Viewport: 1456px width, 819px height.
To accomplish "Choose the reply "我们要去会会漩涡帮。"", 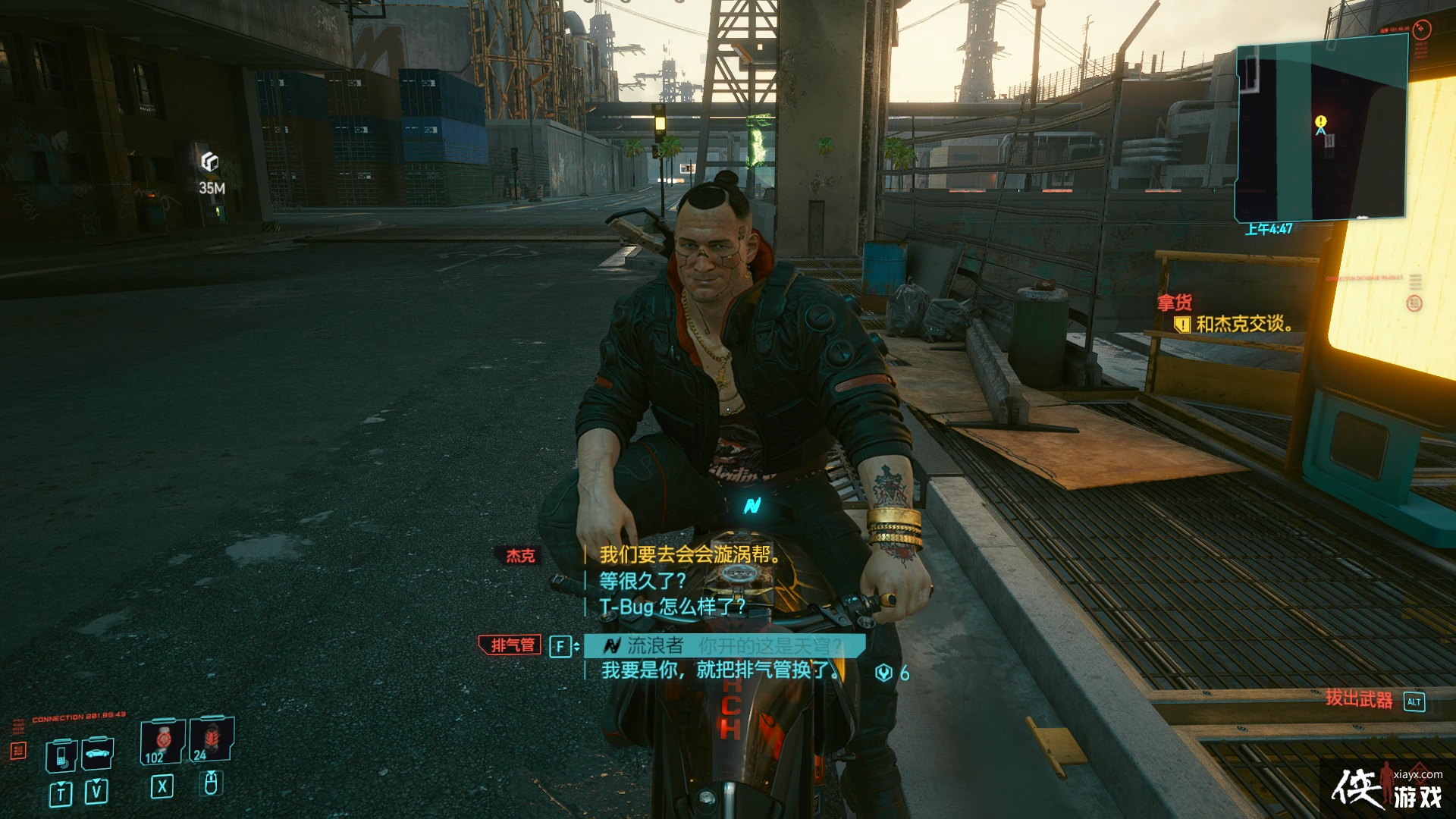I will [689, 554].
